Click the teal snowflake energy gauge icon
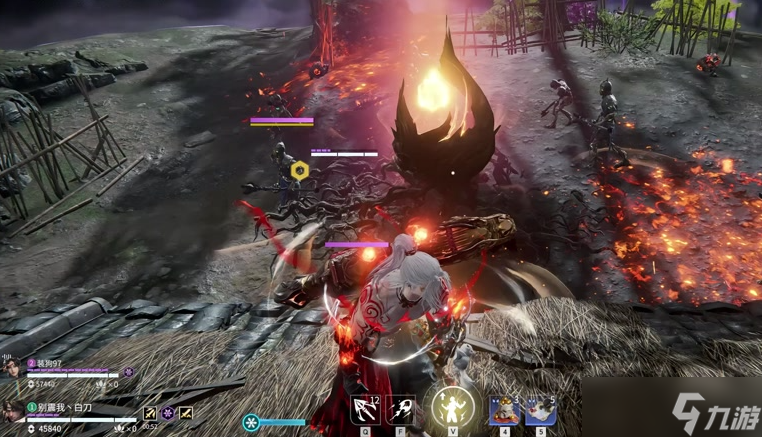This screenshot has width=762, height=437. 252,423
